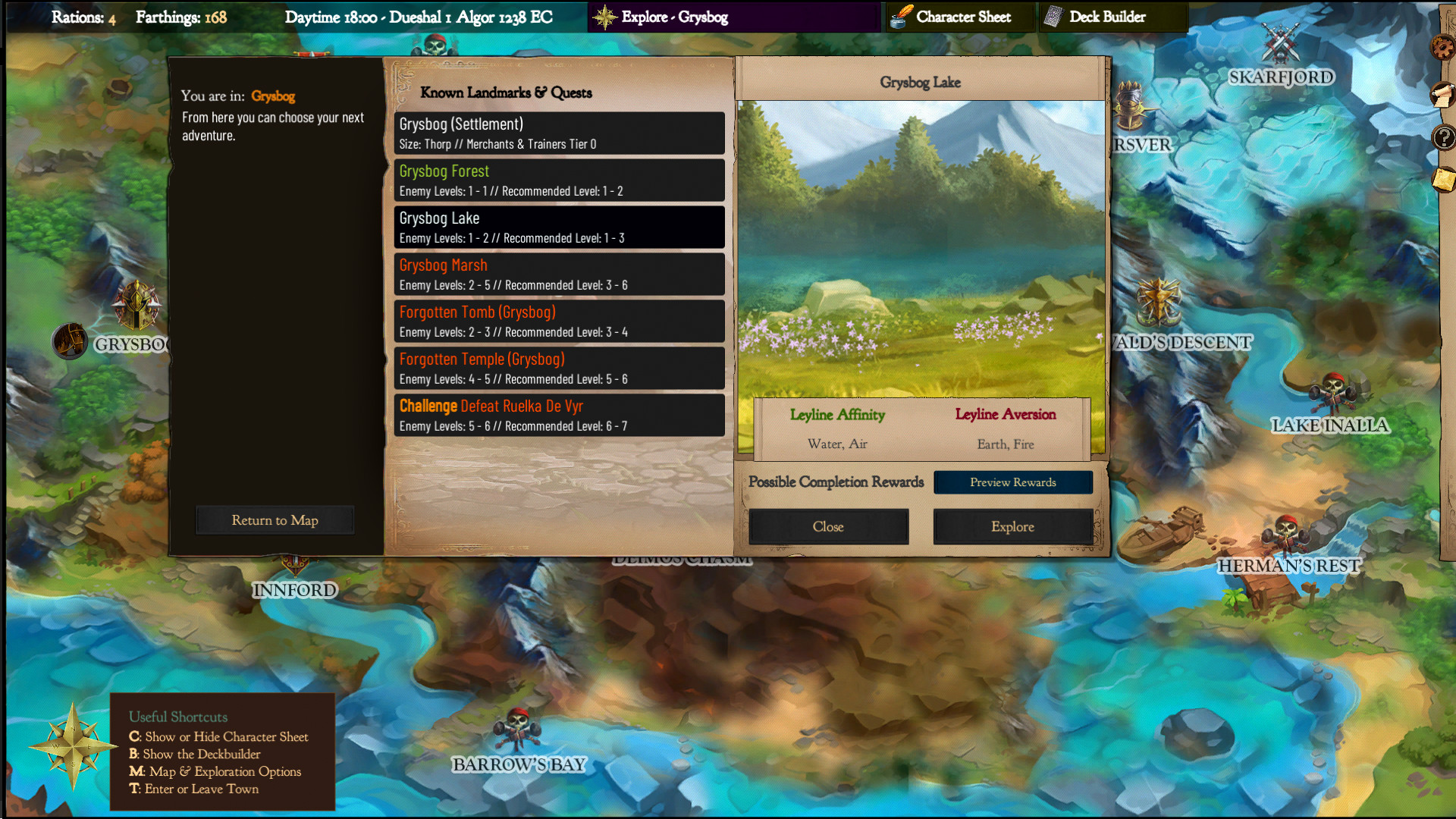Click the compass icon beside Explore - Grysbog
This screenshot has height=819, width=1456.
[x=605, y=16]
